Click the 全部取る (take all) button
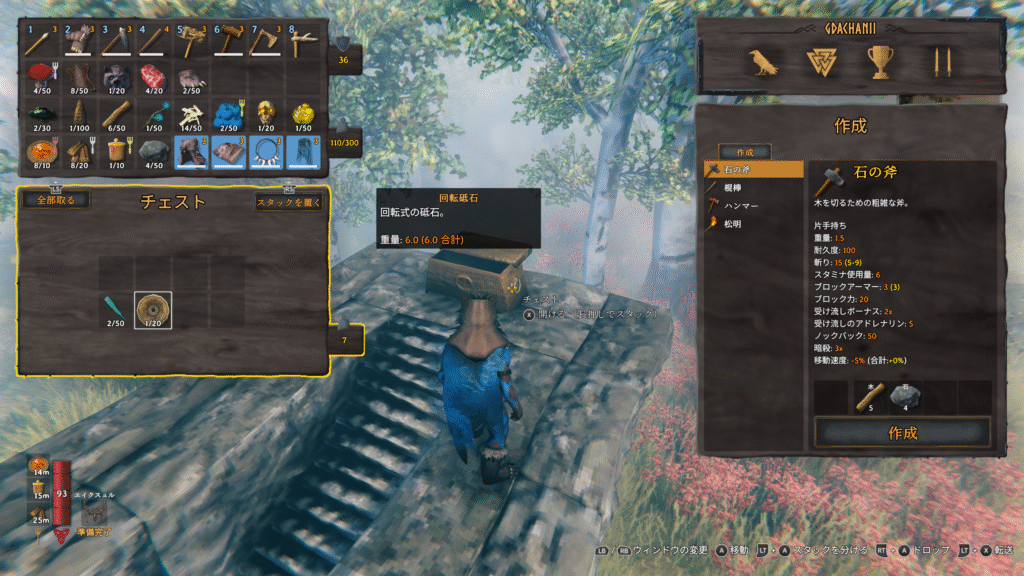Screen dimensions: 1024x576 [56, 200]
